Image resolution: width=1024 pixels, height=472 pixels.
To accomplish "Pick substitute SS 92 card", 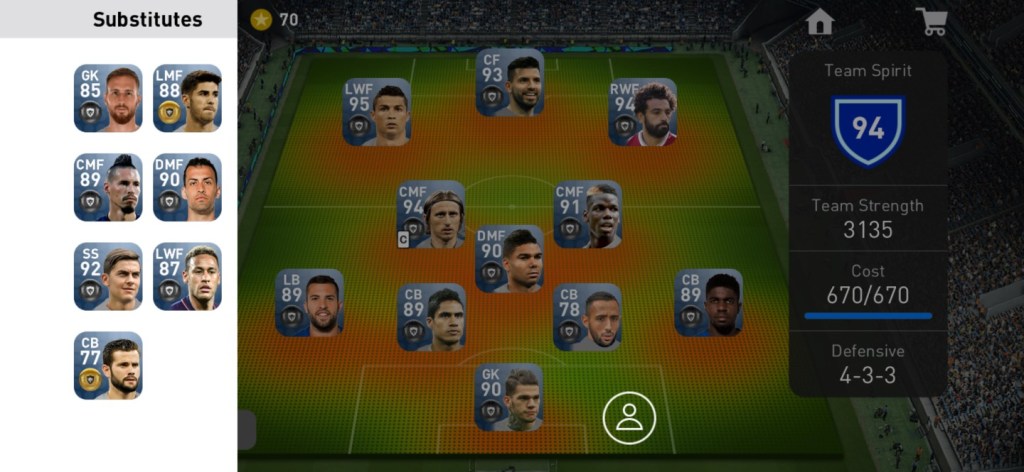I will pyautogui.click(x=108, y=276).
